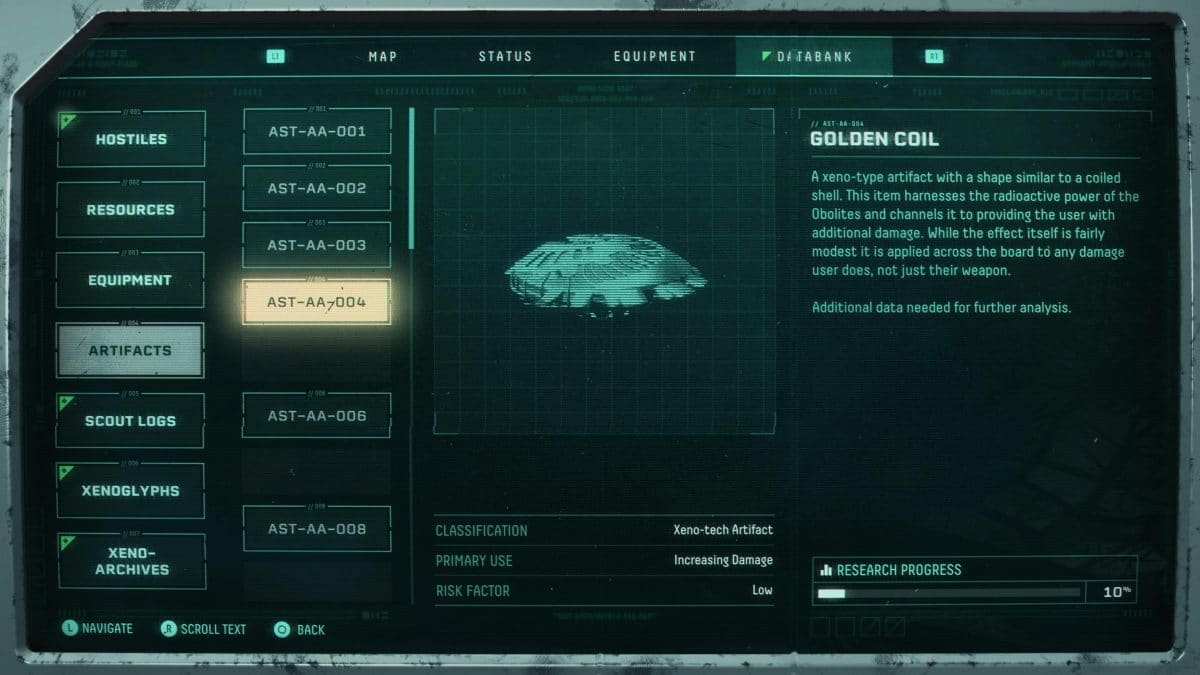Screen dimensions: 1200x675
Task: Show the Equipment databank category
Action: pos(131,281)
